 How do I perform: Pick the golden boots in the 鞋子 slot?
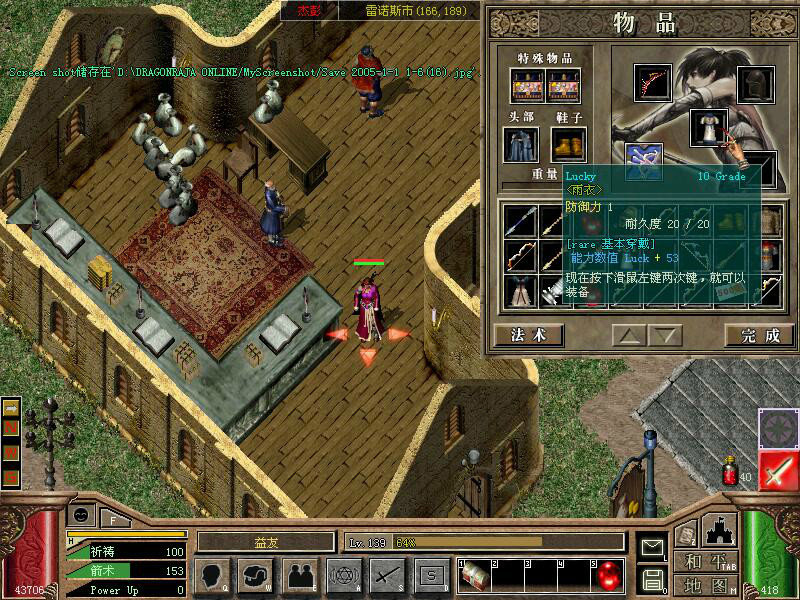tap(567, 145)
